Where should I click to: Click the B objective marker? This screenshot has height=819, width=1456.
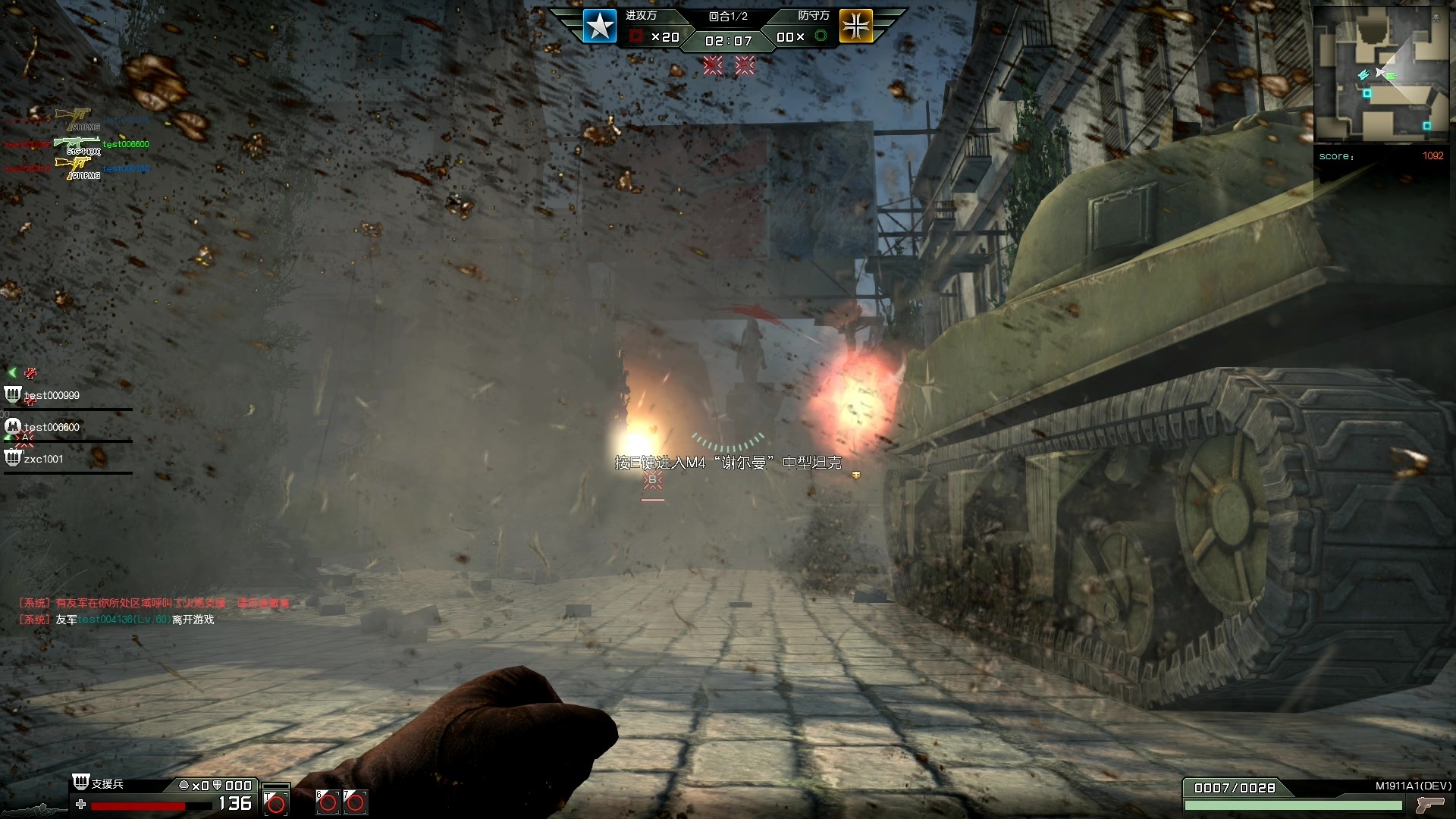(652, 480)
